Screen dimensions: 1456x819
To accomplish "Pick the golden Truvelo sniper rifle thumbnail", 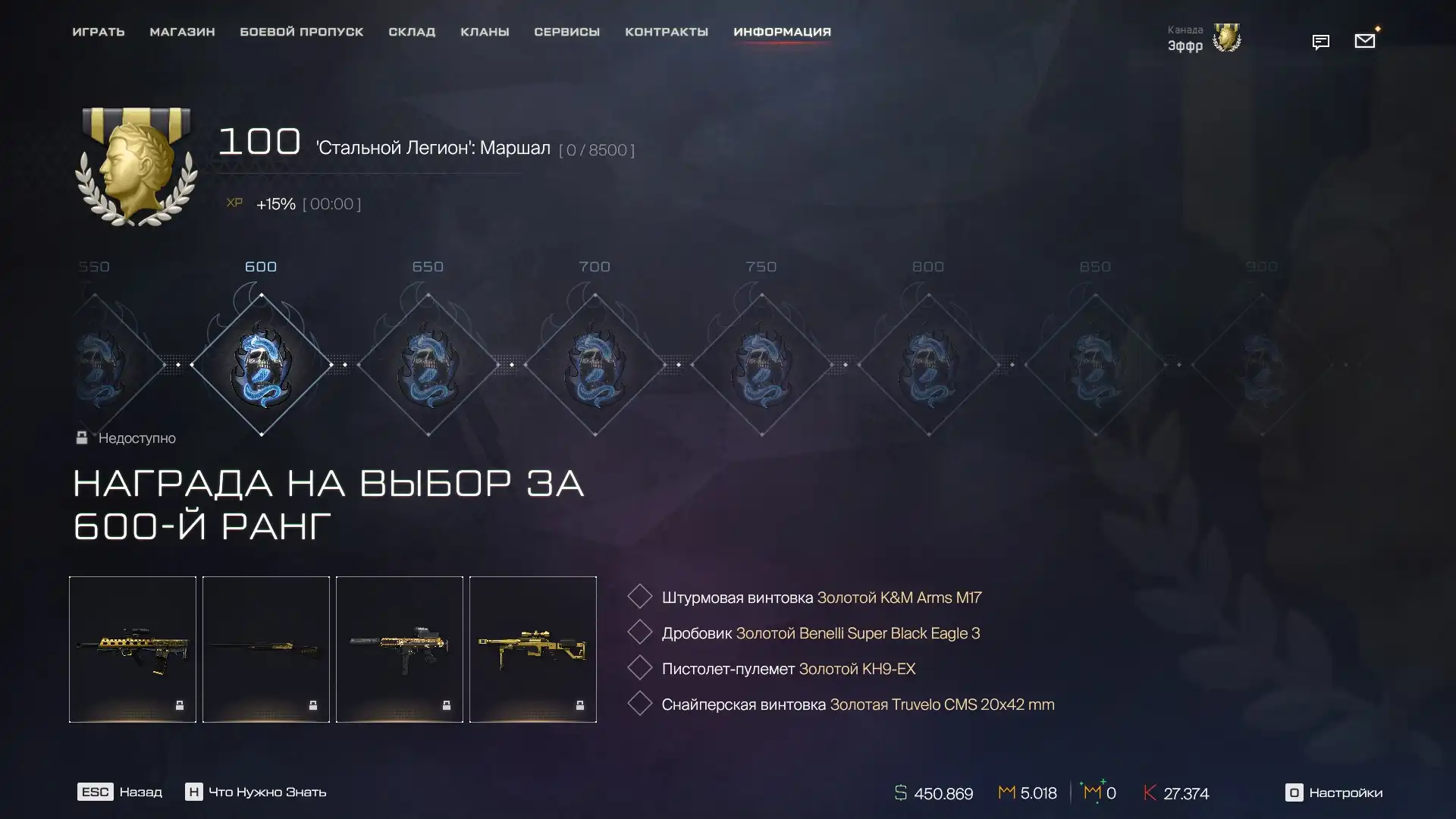I will click(x=533, y=649).
